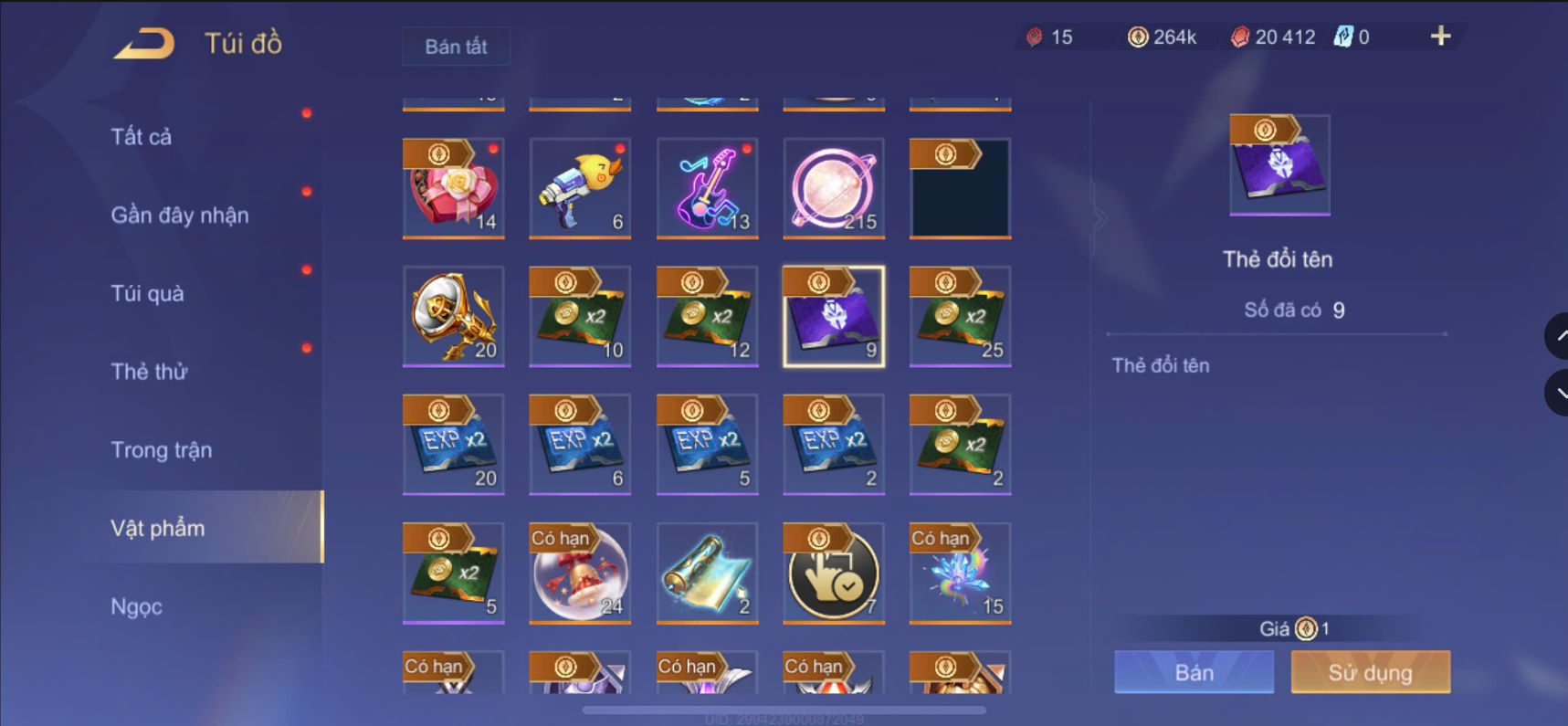The height and width of the screenshot is (726, 1568).
Task: Switch to the Trong trận category
Action: point(161,449)
